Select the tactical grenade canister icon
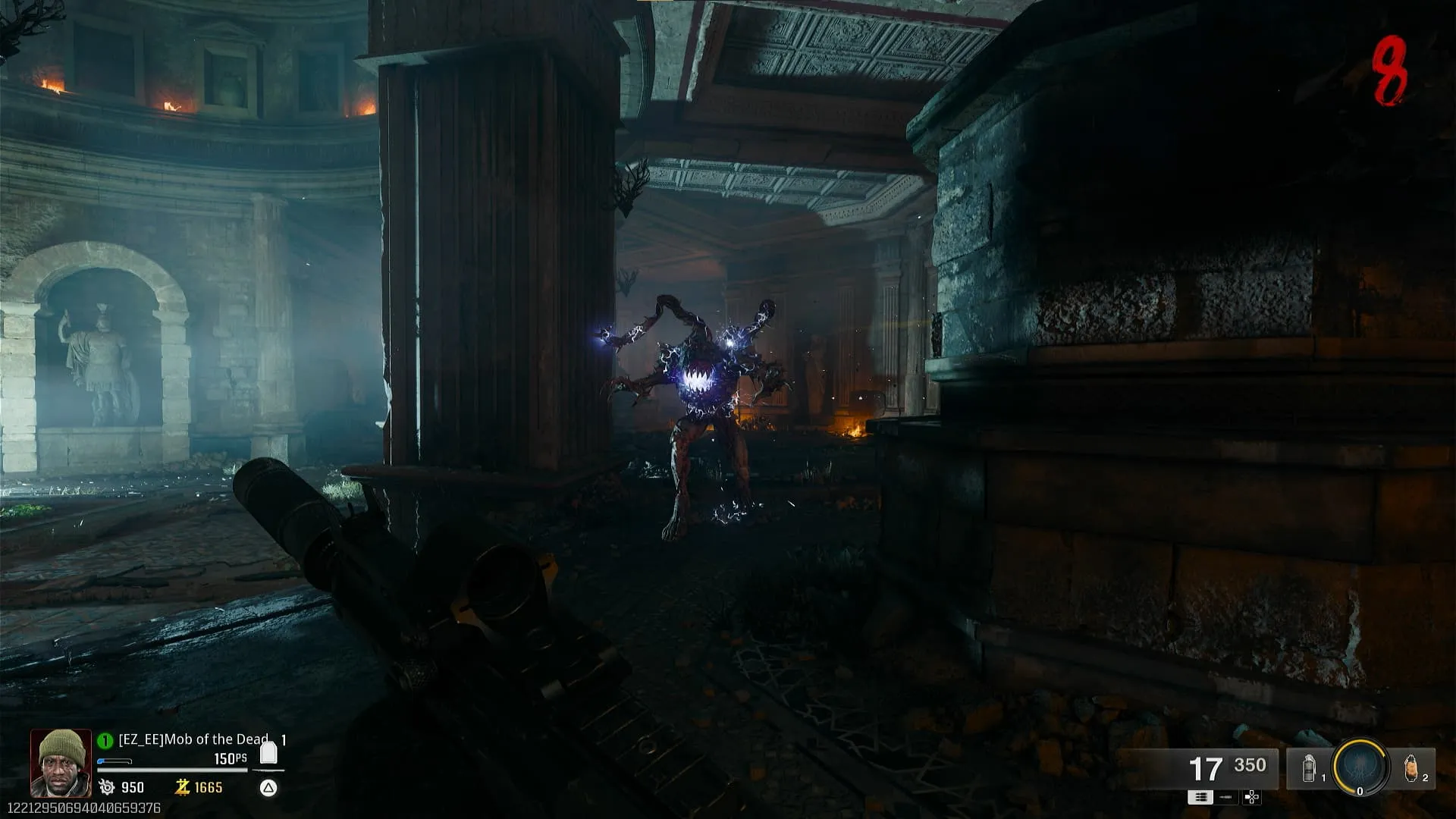The height and width of the screenshot is (819, 1456). (1309, 768)
